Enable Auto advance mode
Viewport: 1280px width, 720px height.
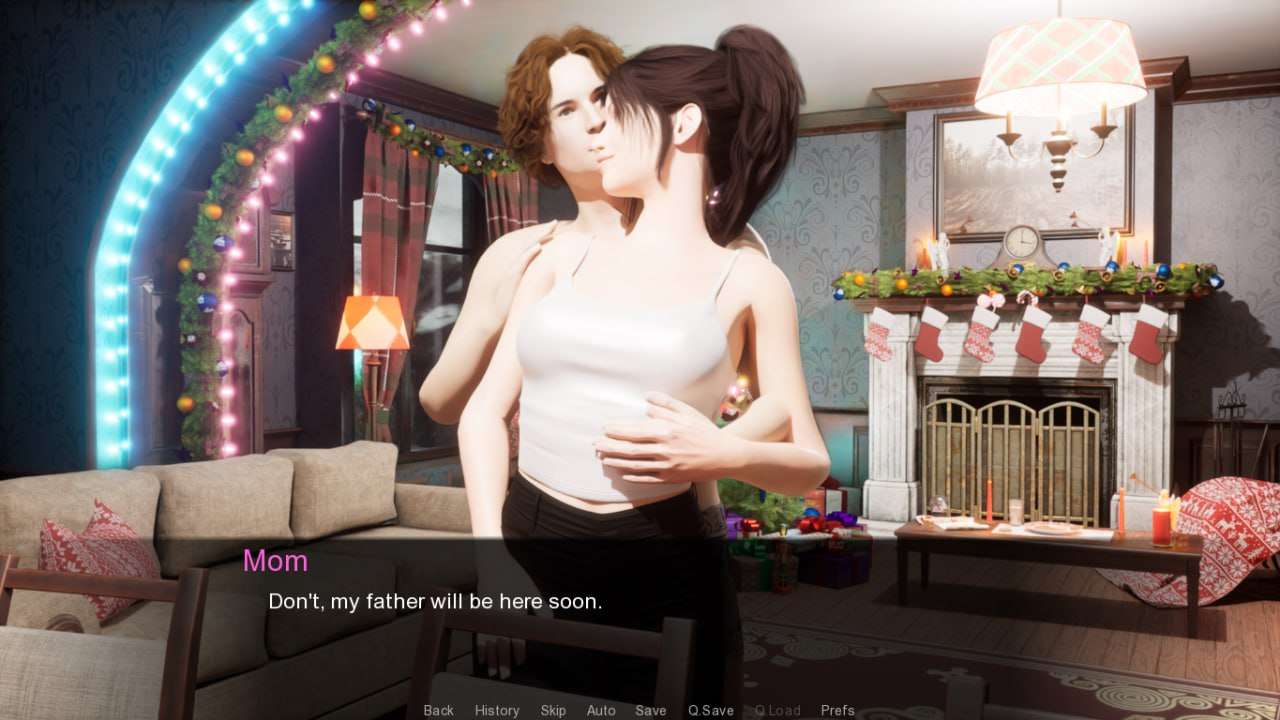coord(601,710)
